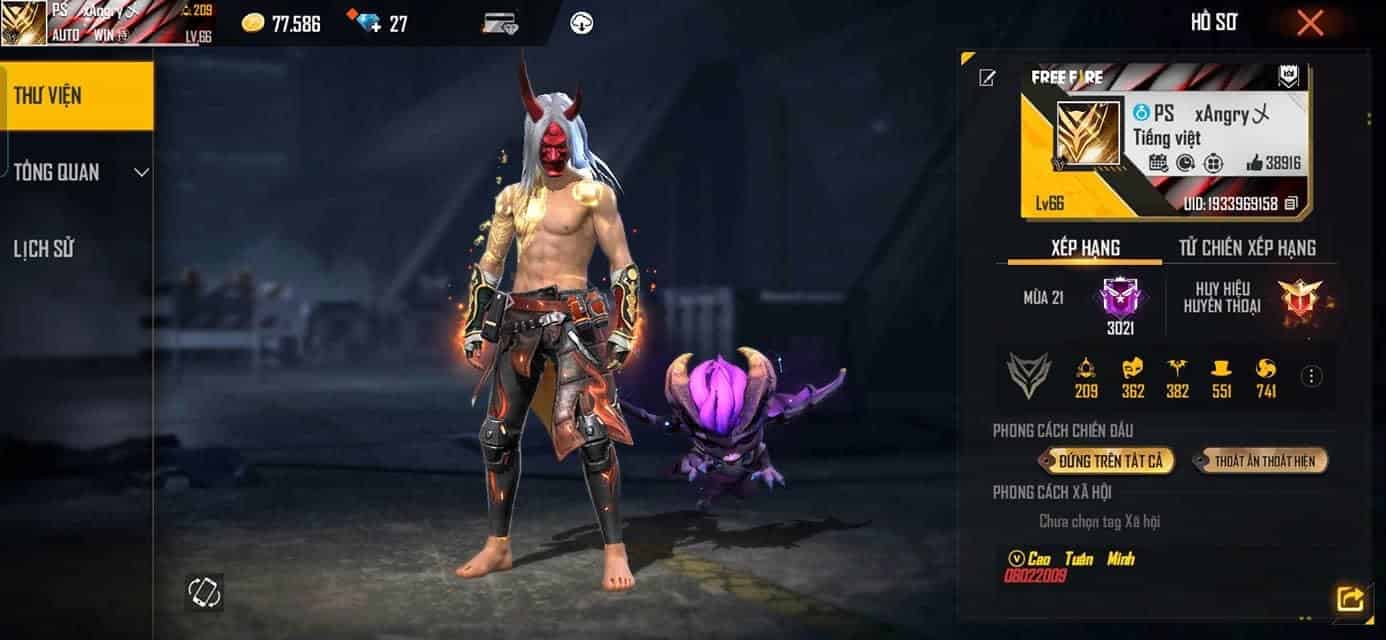Rotate the character with the rotate icon
Image resolution: width=1386 pixels, height=640 pixels.
[204, 593]
